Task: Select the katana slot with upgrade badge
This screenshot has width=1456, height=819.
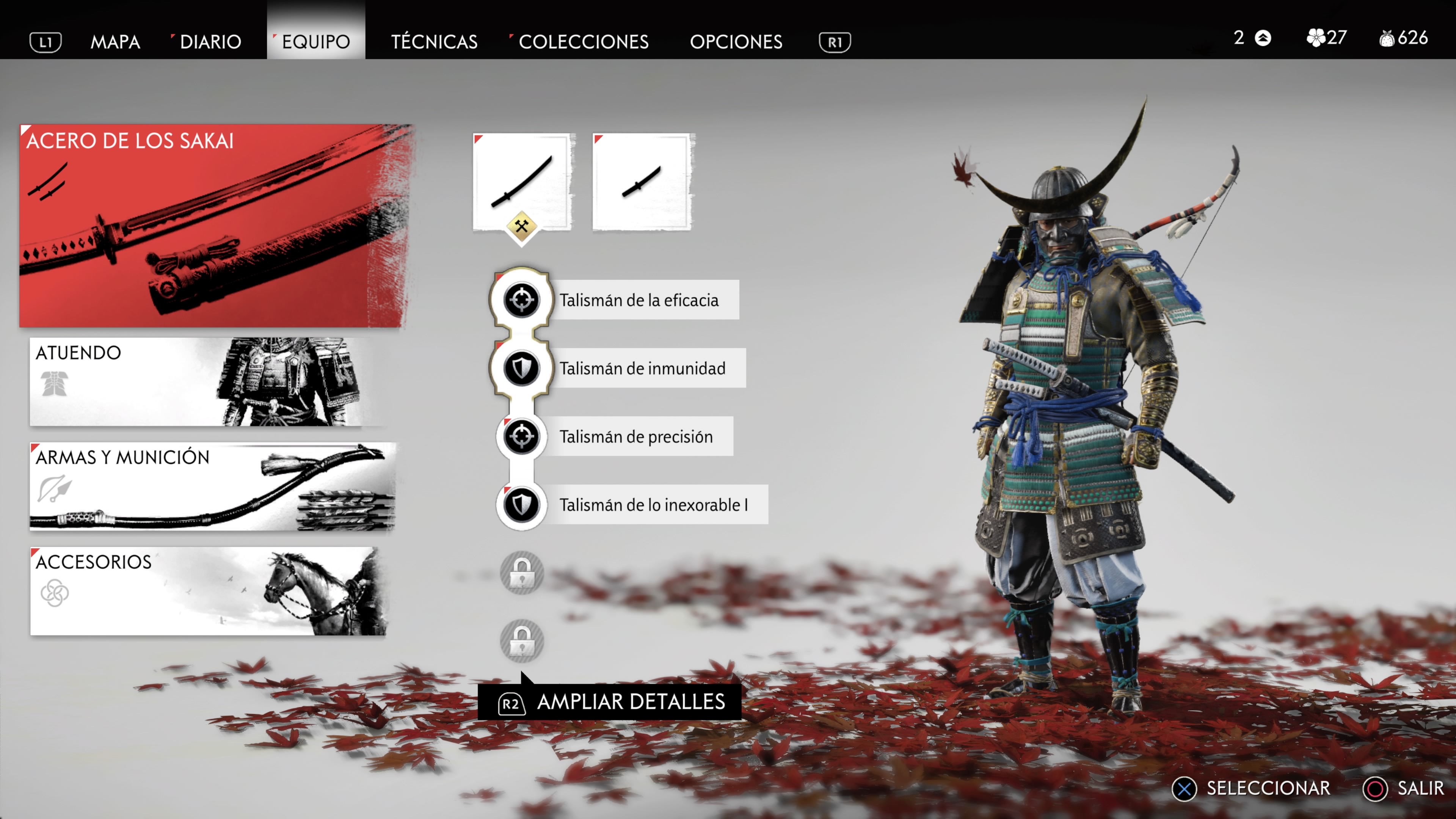Action: (523, 182)
